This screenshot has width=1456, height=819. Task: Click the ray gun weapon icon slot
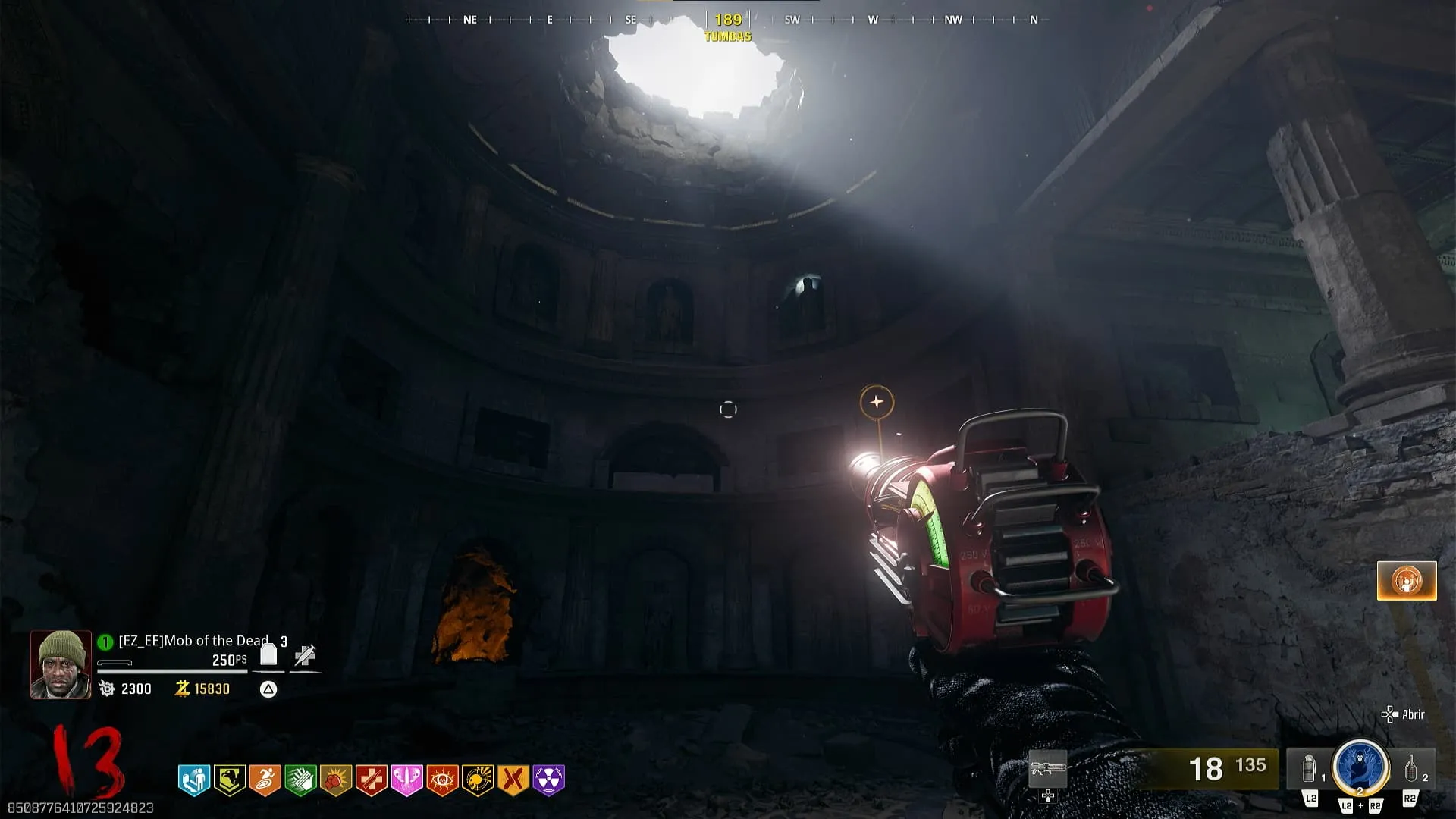[1048, 769]
